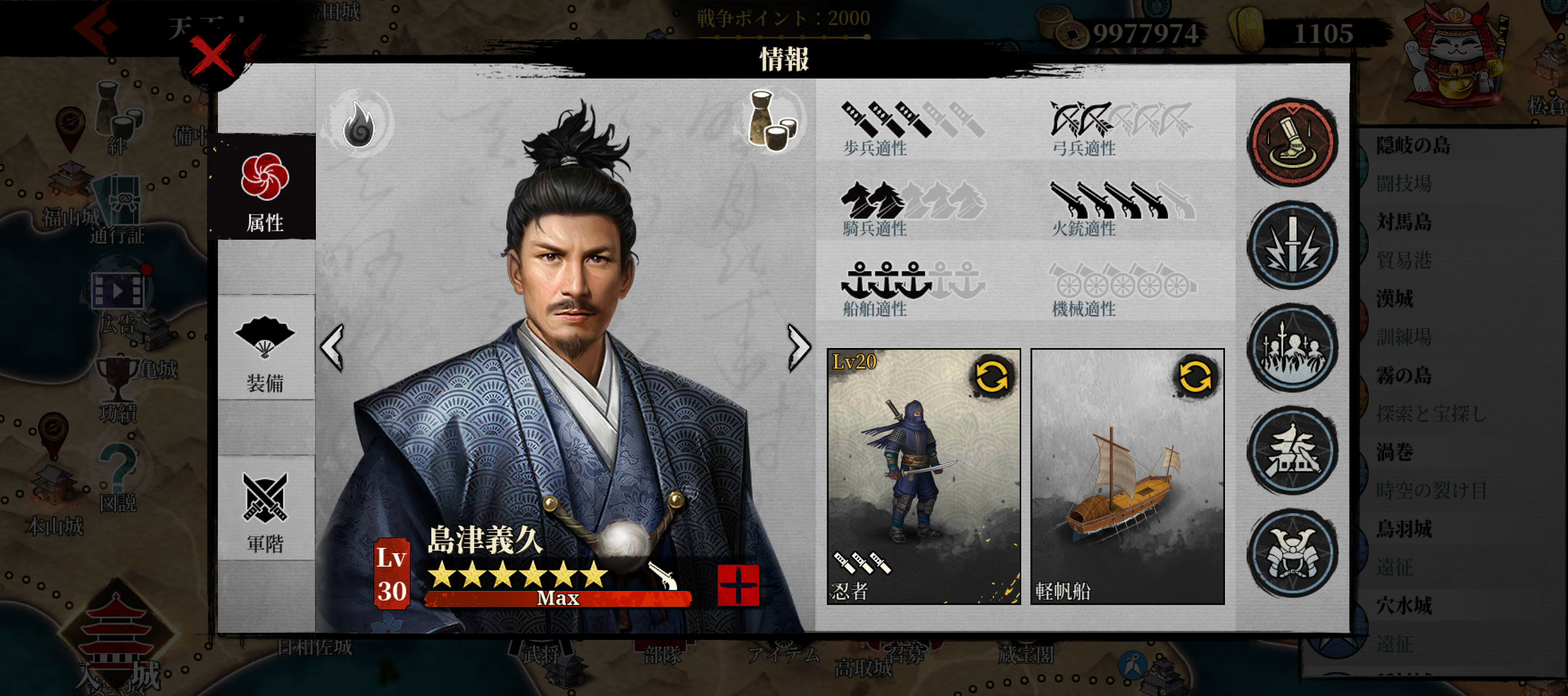Close the info panel with the red X
The image size is (1568, 696).
(212, 58)
